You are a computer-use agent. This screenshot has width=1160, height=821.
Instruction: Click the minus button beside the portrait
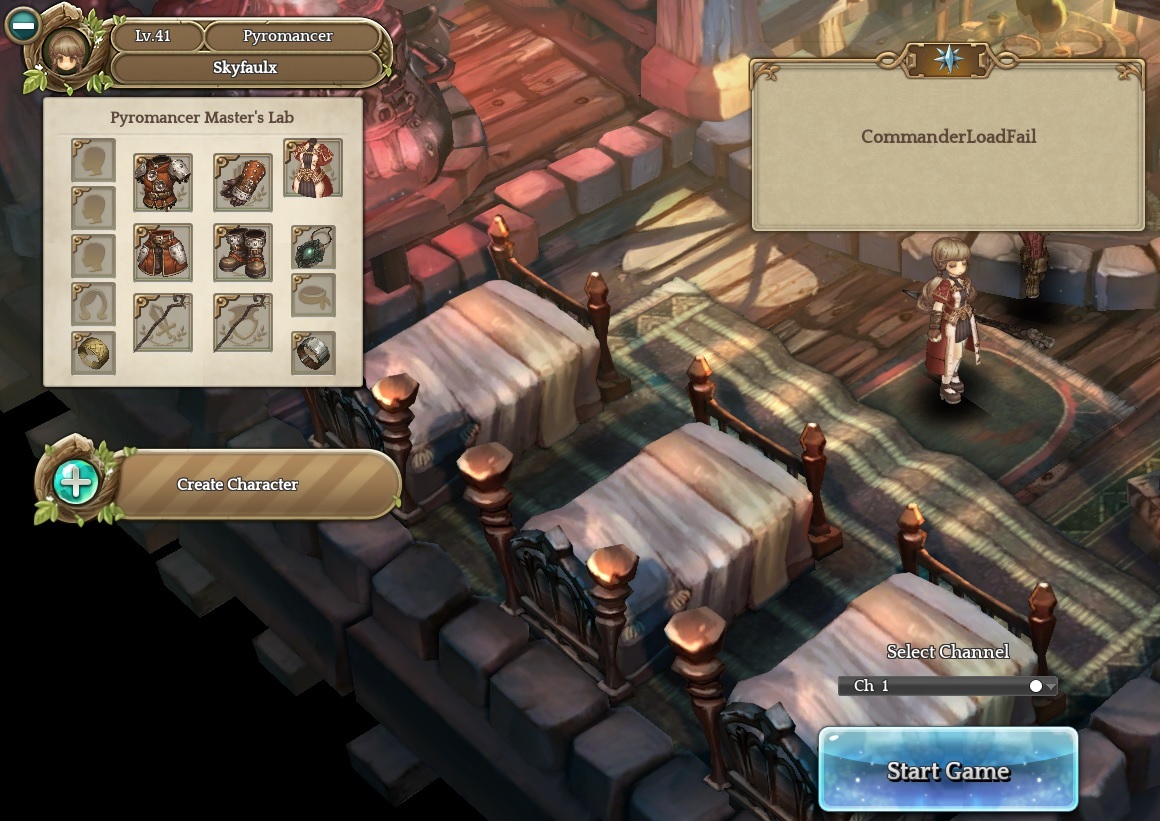(x=22, y=25)
